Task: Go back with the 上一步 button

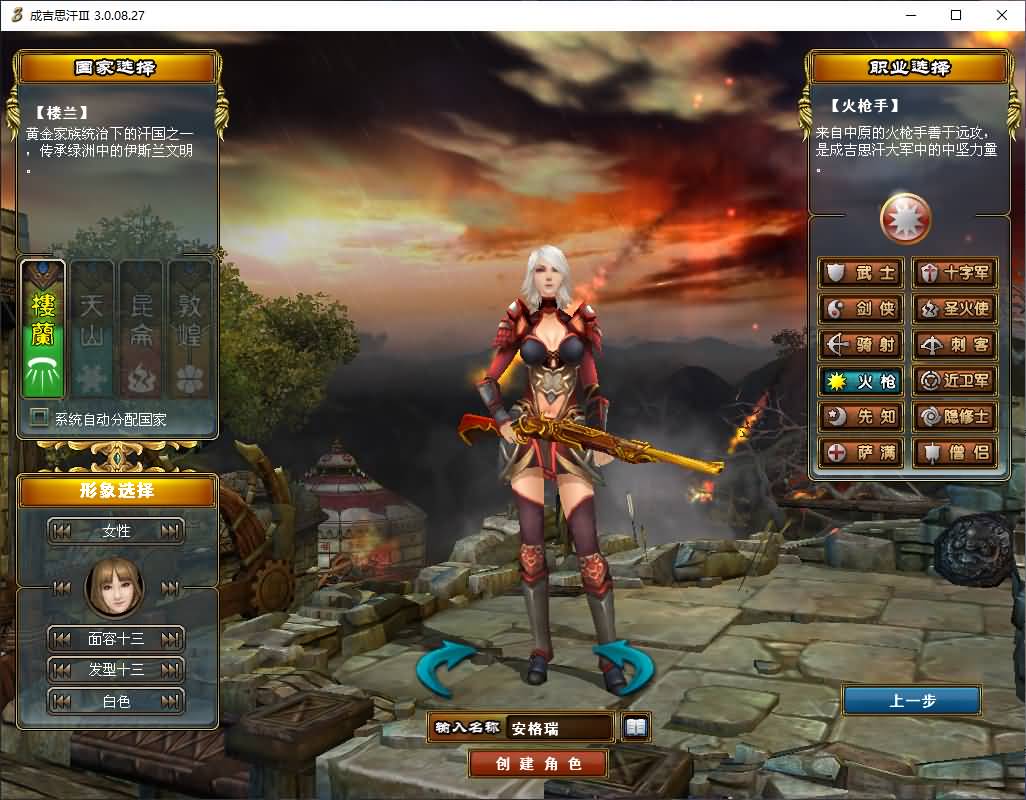Action: [911, 700]
